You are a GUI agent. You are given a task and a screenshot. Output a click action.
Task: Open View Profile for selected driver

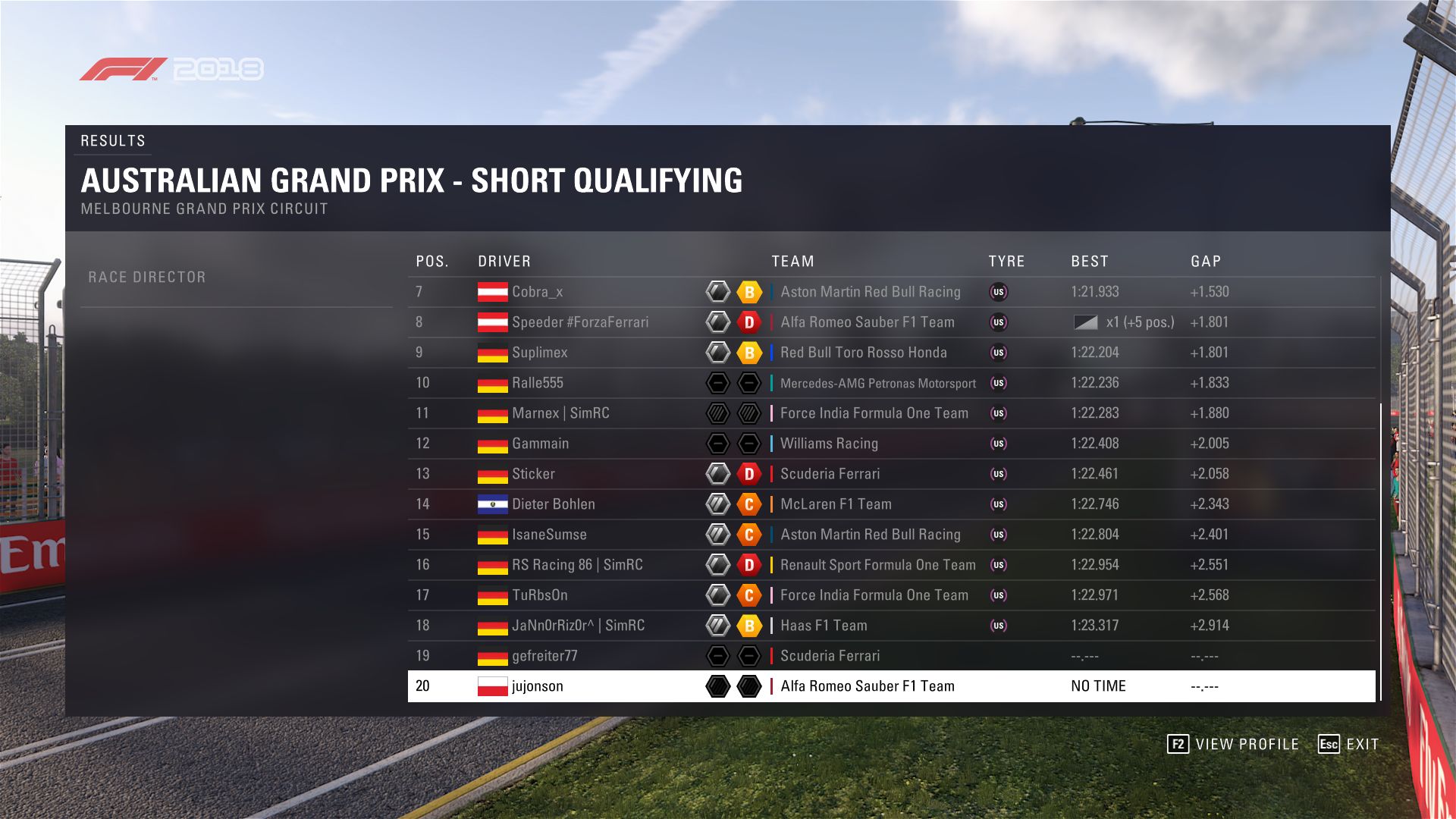[1233, 744]
